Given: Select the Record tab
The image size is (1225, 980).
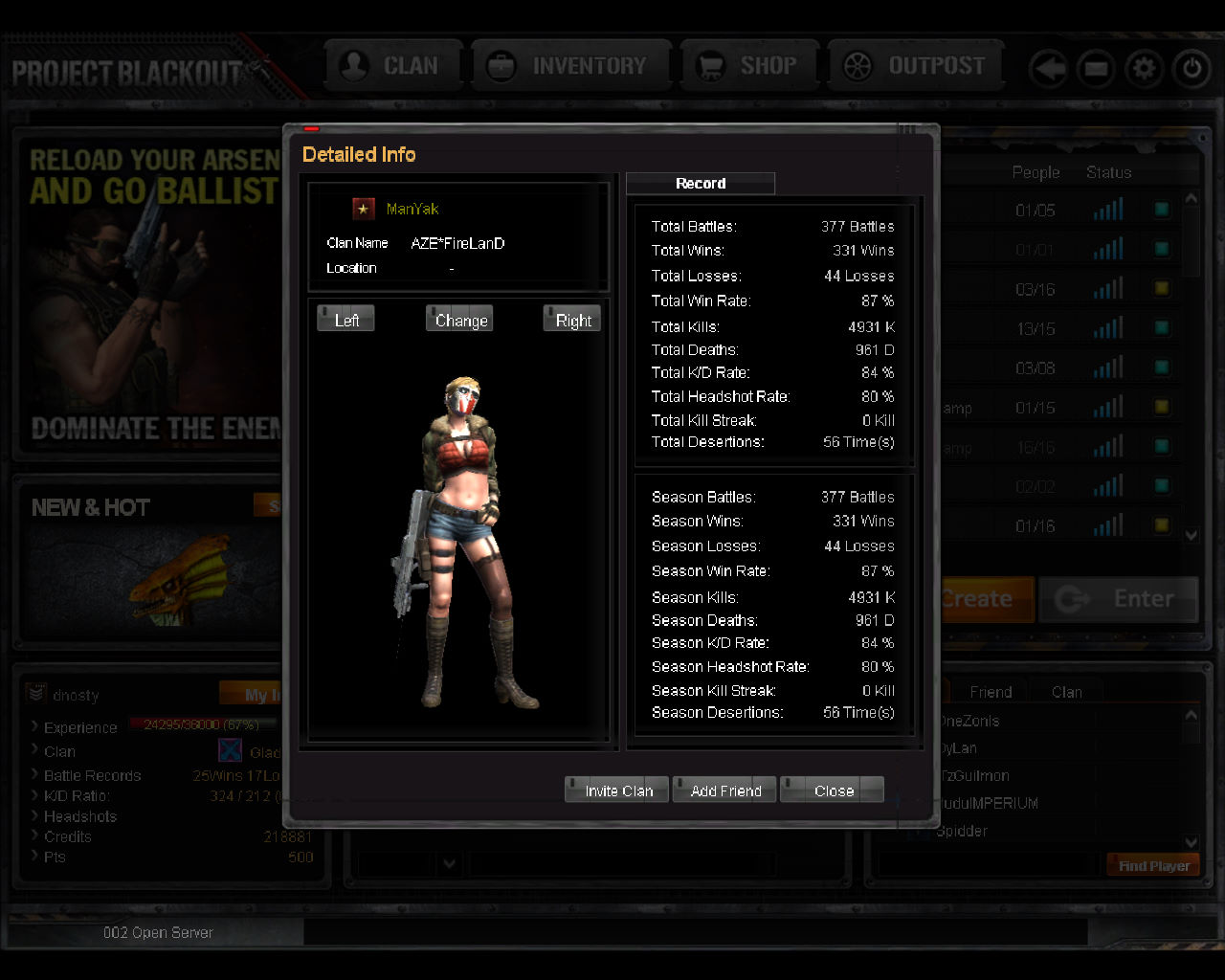Looking at the screenshot, I should [701, 184].
